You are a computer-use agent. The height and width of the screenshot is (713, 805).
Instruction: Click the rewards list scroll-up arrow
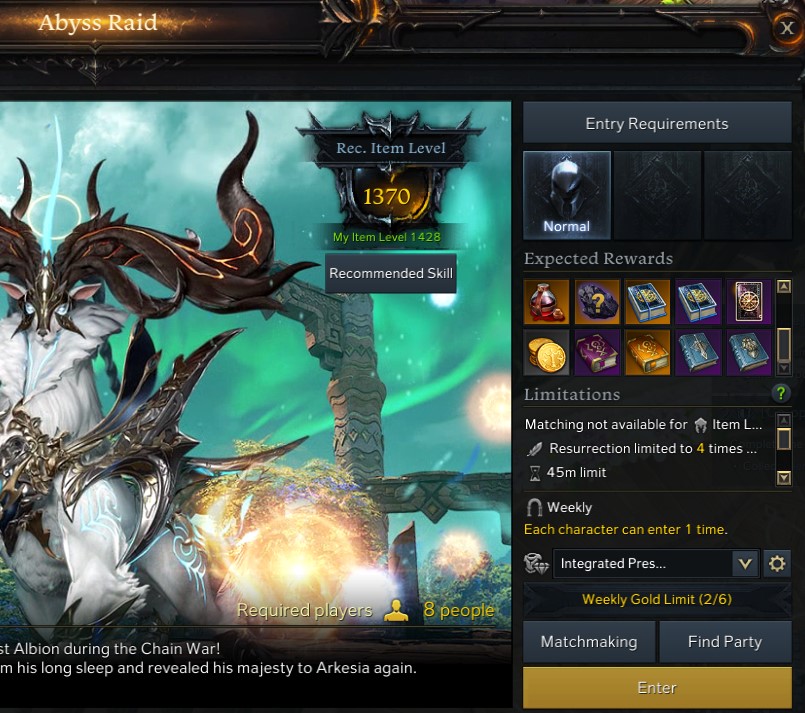[784, 288]
